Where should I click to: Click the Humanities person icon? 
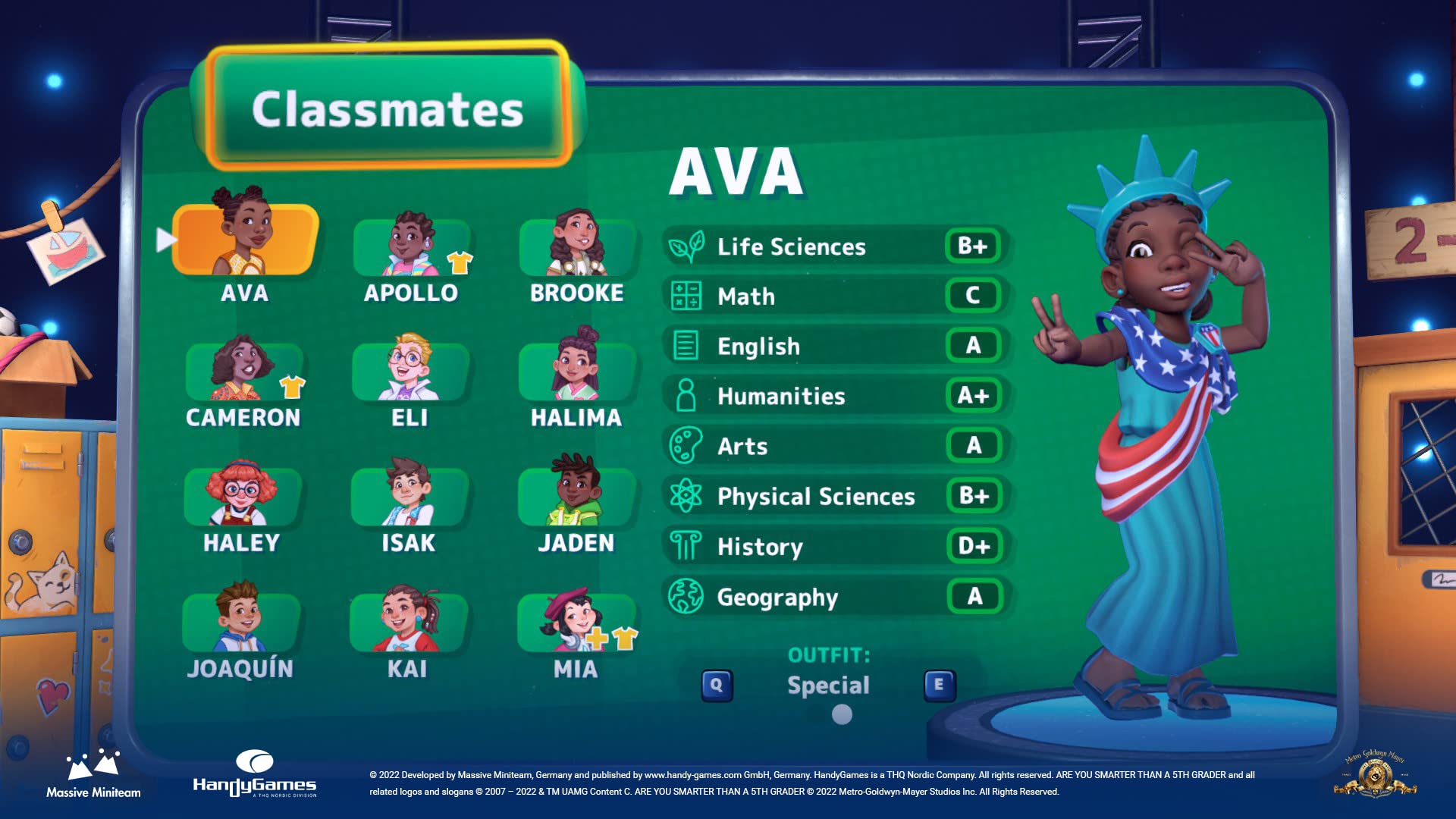point(685,396)
